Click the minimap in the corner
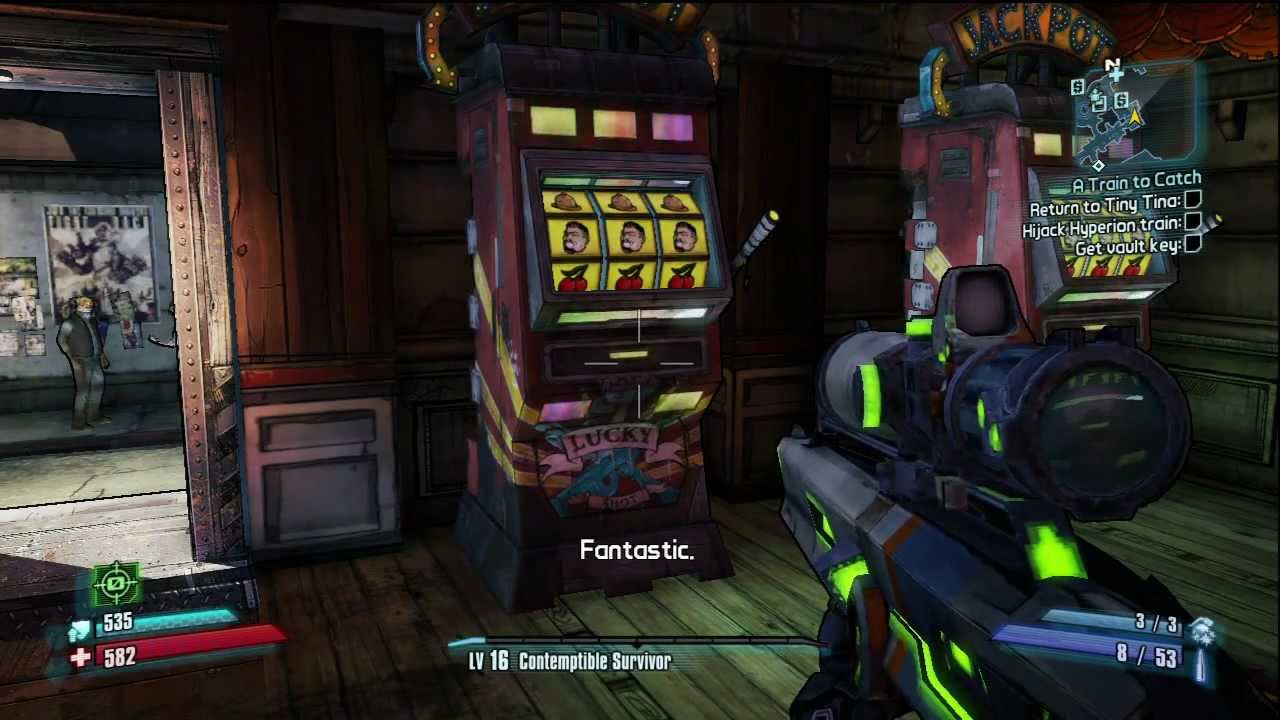The height and width of the screenshot is (720, 1280). click(x=1133, y=112)
